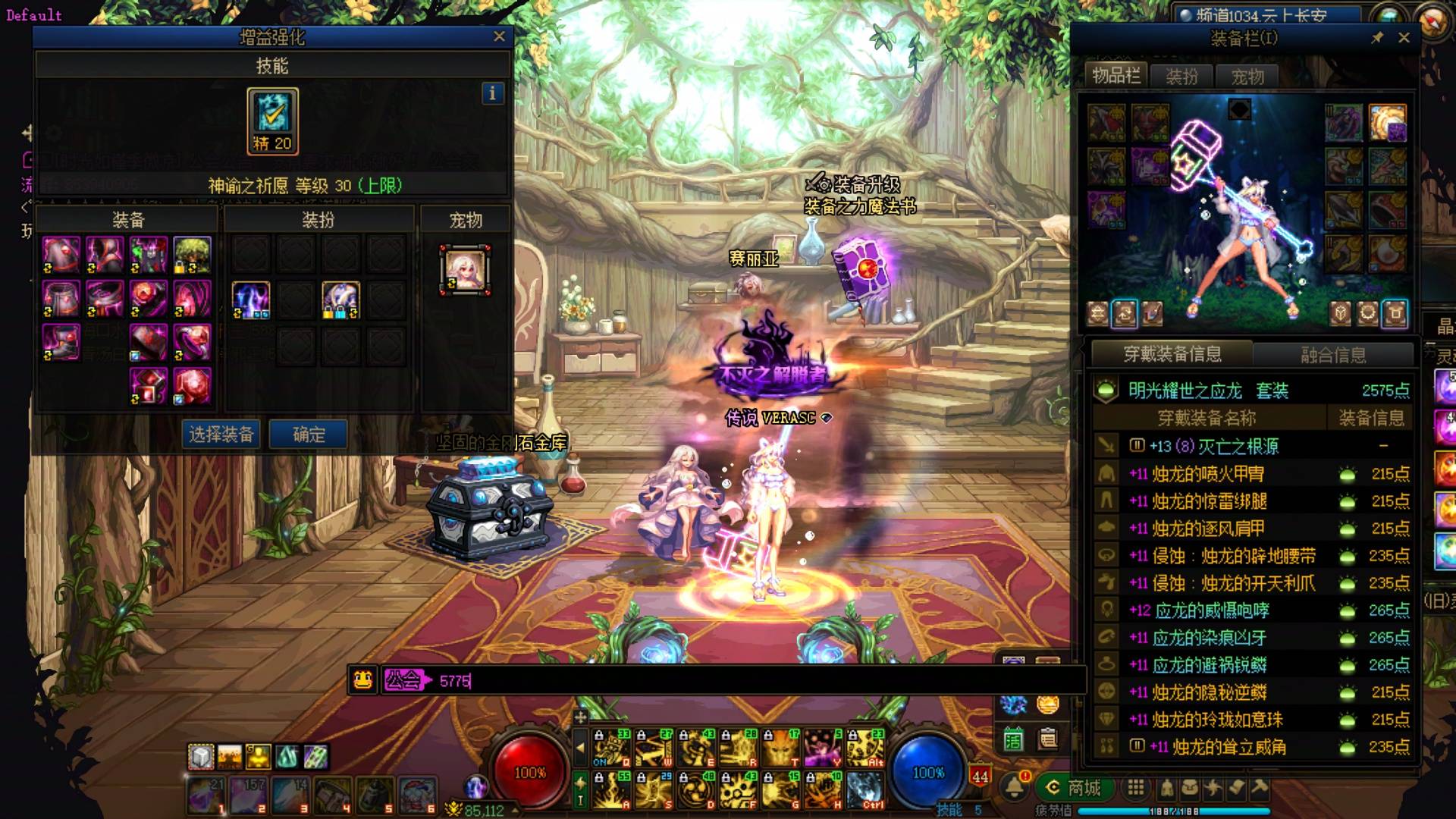The image size is (1456, 819).
Task: Select the 灭亡之根源 weapon row
Action: click(1251, 446)
